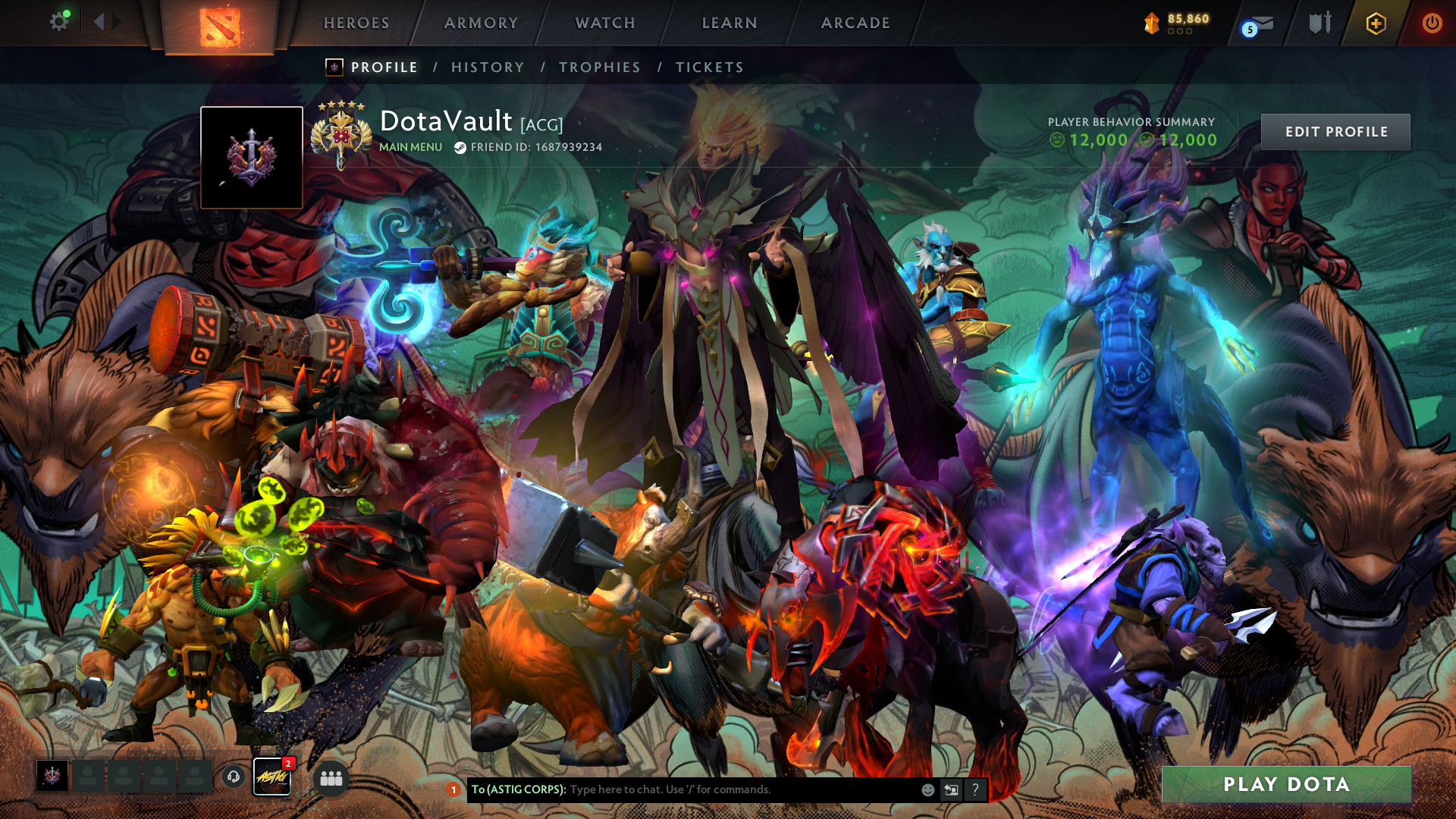Switch to the Tickets tab

[x=710, y=67]
